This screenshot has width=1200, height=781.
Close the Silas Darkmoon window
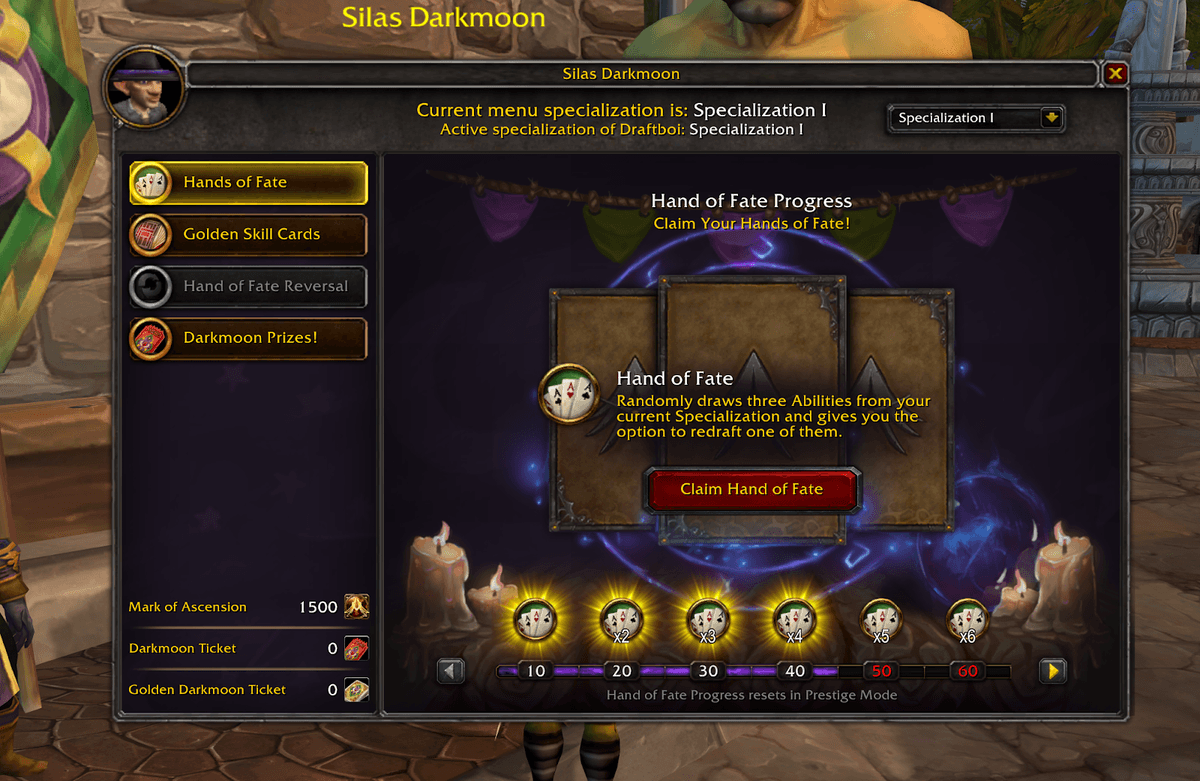click(x=1116, y=74)
